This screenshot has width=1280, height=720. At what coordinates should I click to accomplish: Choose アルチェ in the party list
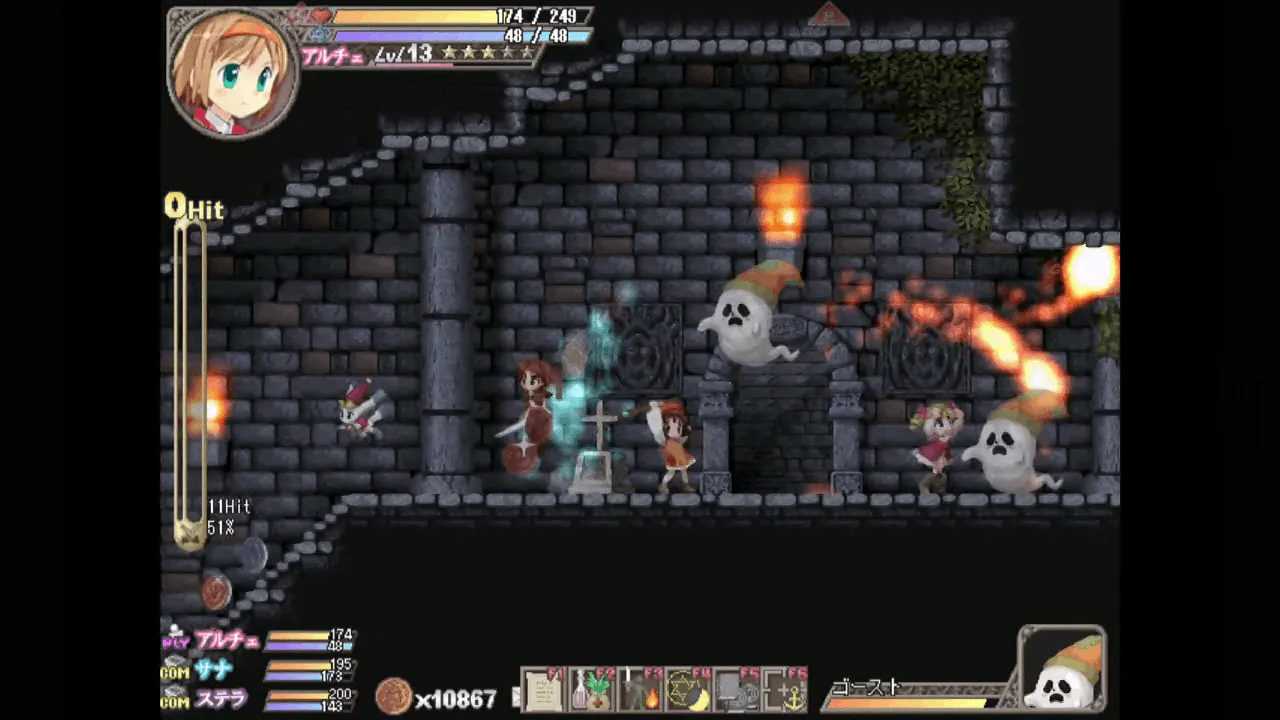(227, 641)
